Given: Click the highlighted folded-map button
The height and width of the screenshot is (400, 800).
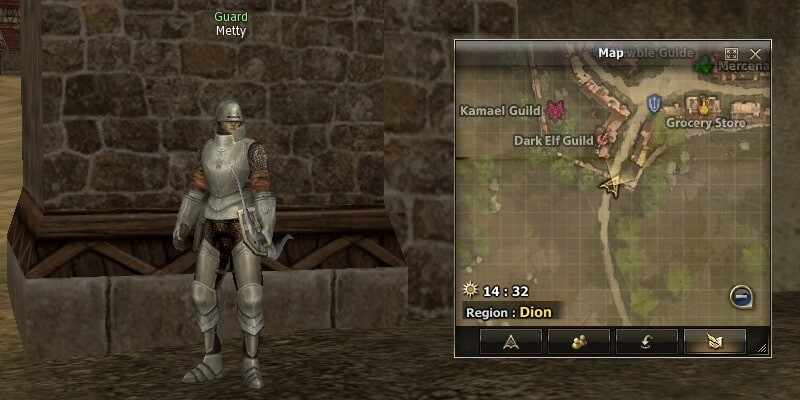Looking at the screenshot, I should point(714,341).
